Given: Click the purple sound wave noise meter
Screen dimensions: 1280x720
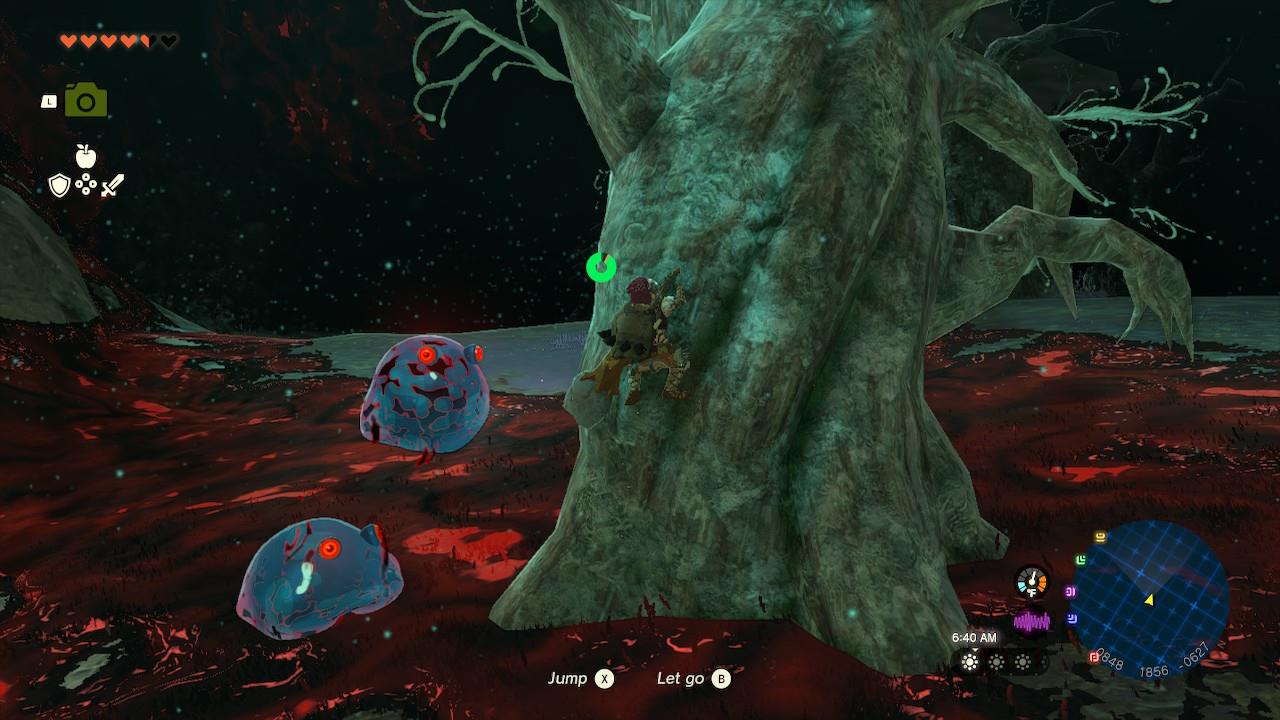Looking at the screenshot, I should click(x=1031, y=622).
